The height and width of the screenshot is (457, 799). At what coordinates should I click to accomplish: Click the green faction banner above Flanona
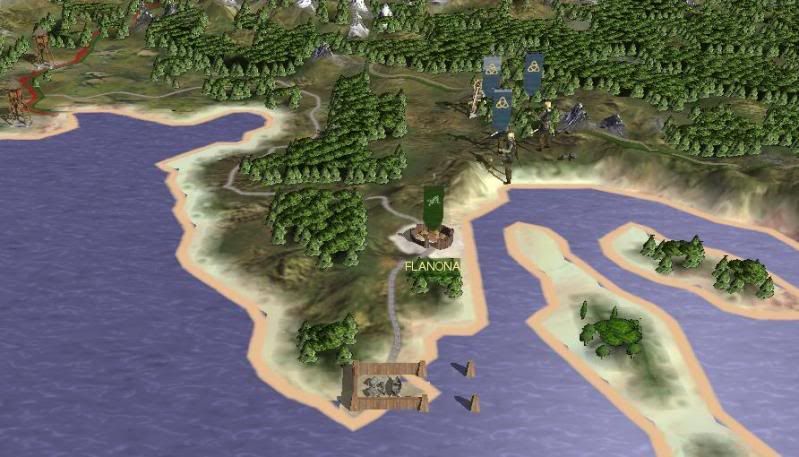[433, 206]
